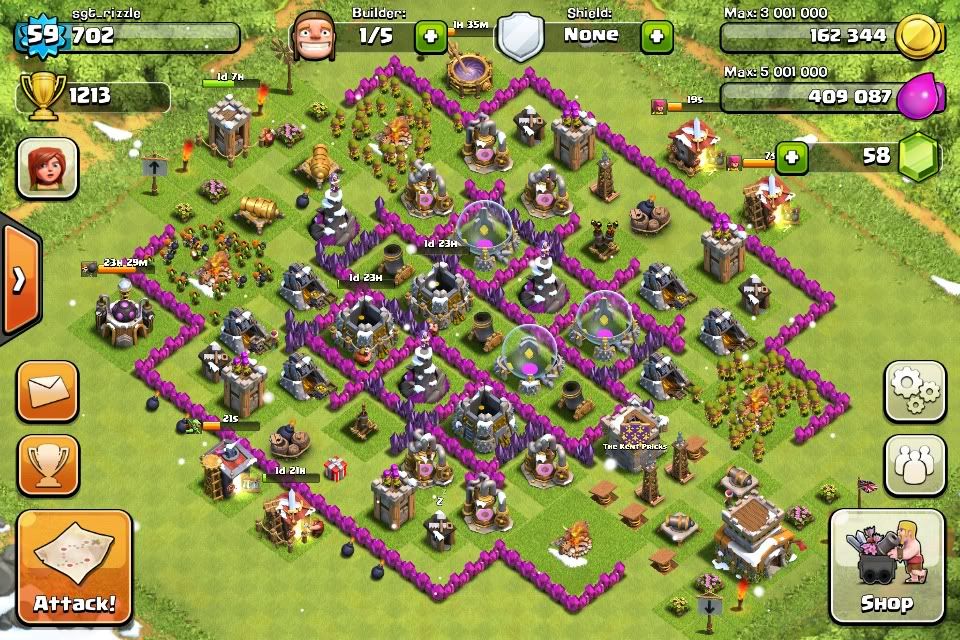Add gems with the green plus button
960x640 pixels.
pyautogui.click(x=791, y=158)
